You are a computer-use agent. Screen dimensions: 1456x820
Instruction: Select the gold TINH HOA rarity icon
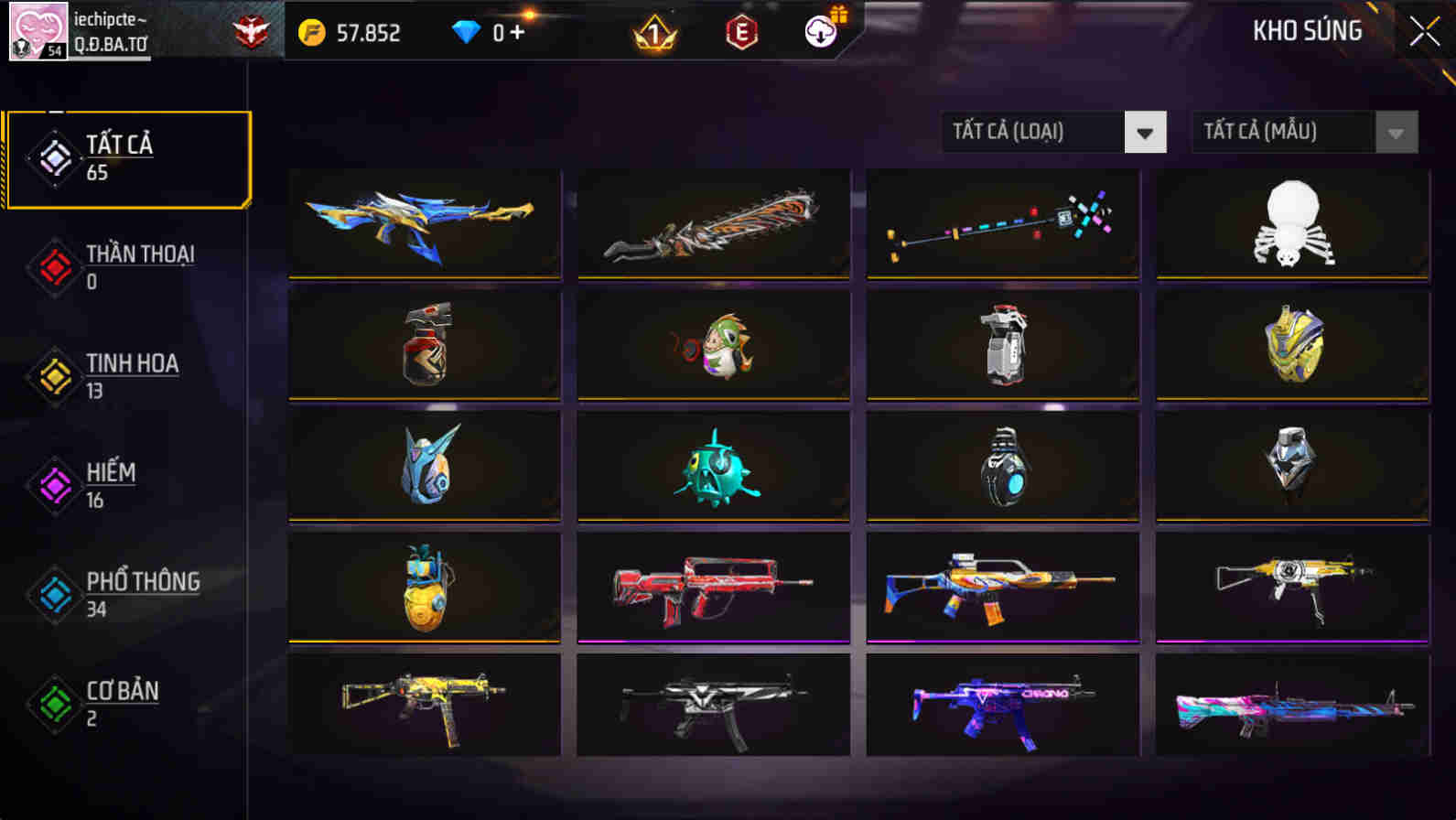tap(54, 375)
